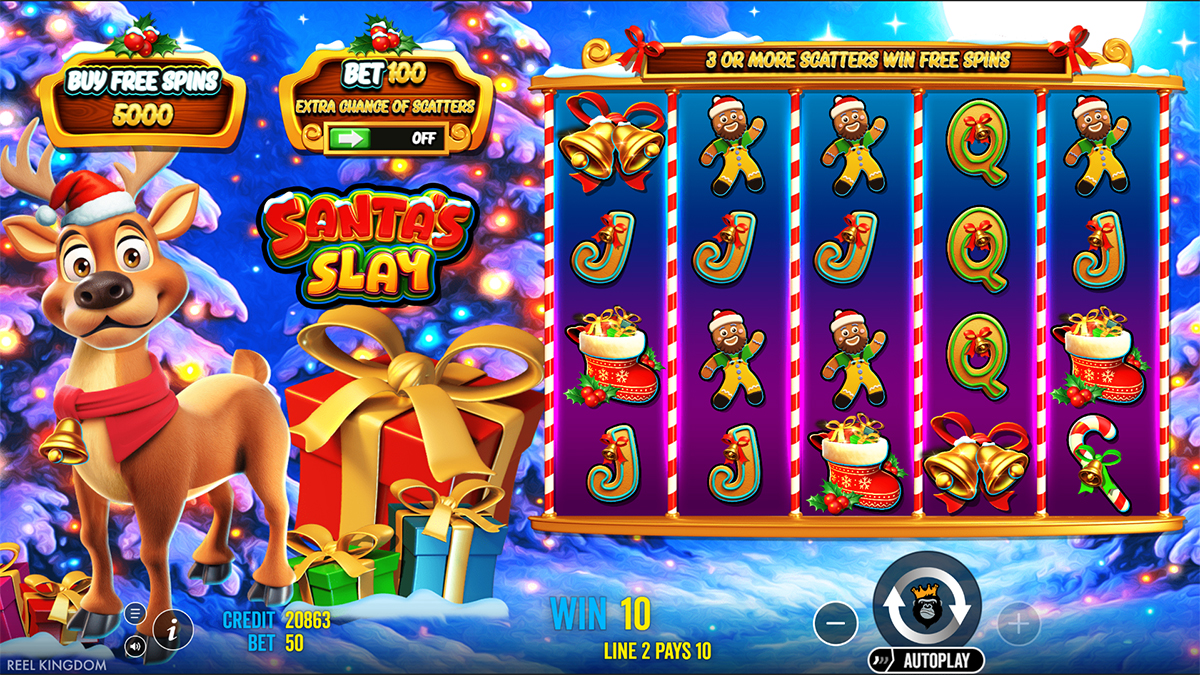This screenshot has width=1200, height=675.
Task: Toggle the sound speaker icon
Action: tap(136, 645)
